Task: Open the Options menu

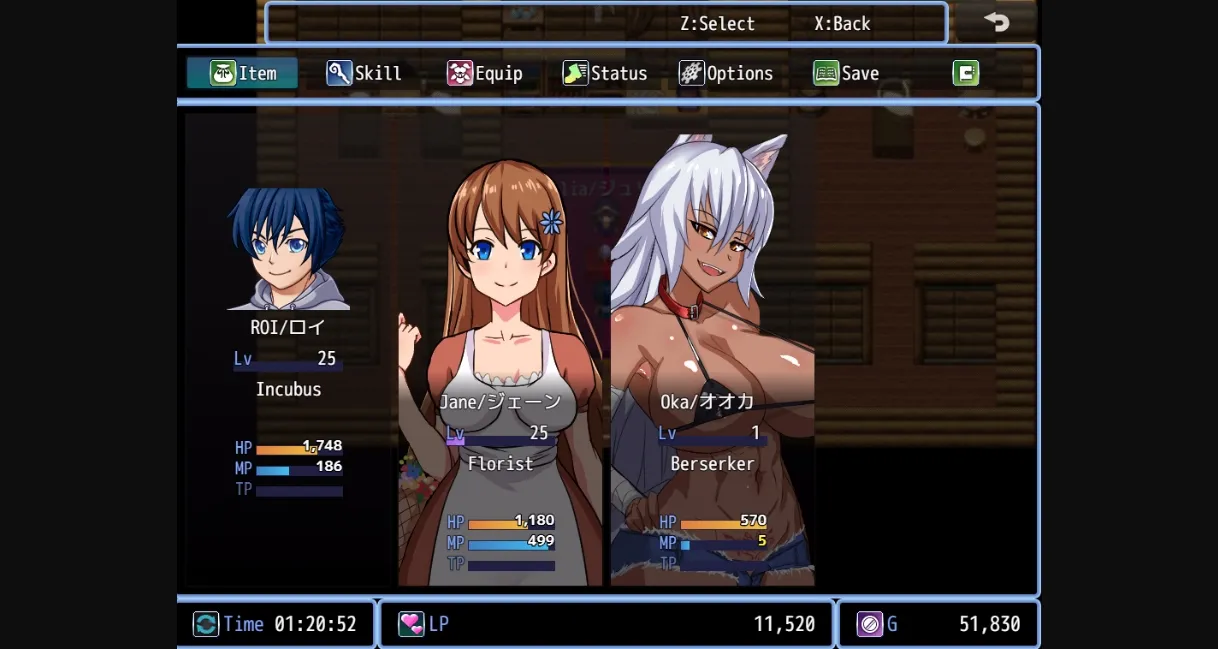Action: 726,73
